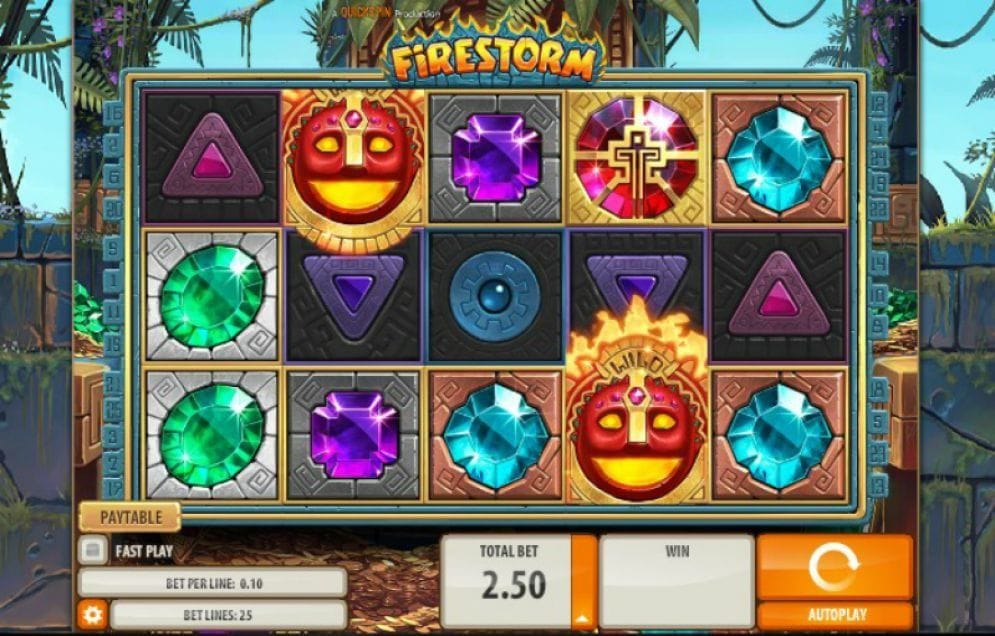Click the Bet Per Line field
Screen dimensions: 995x636
click(x=212, y=582)
